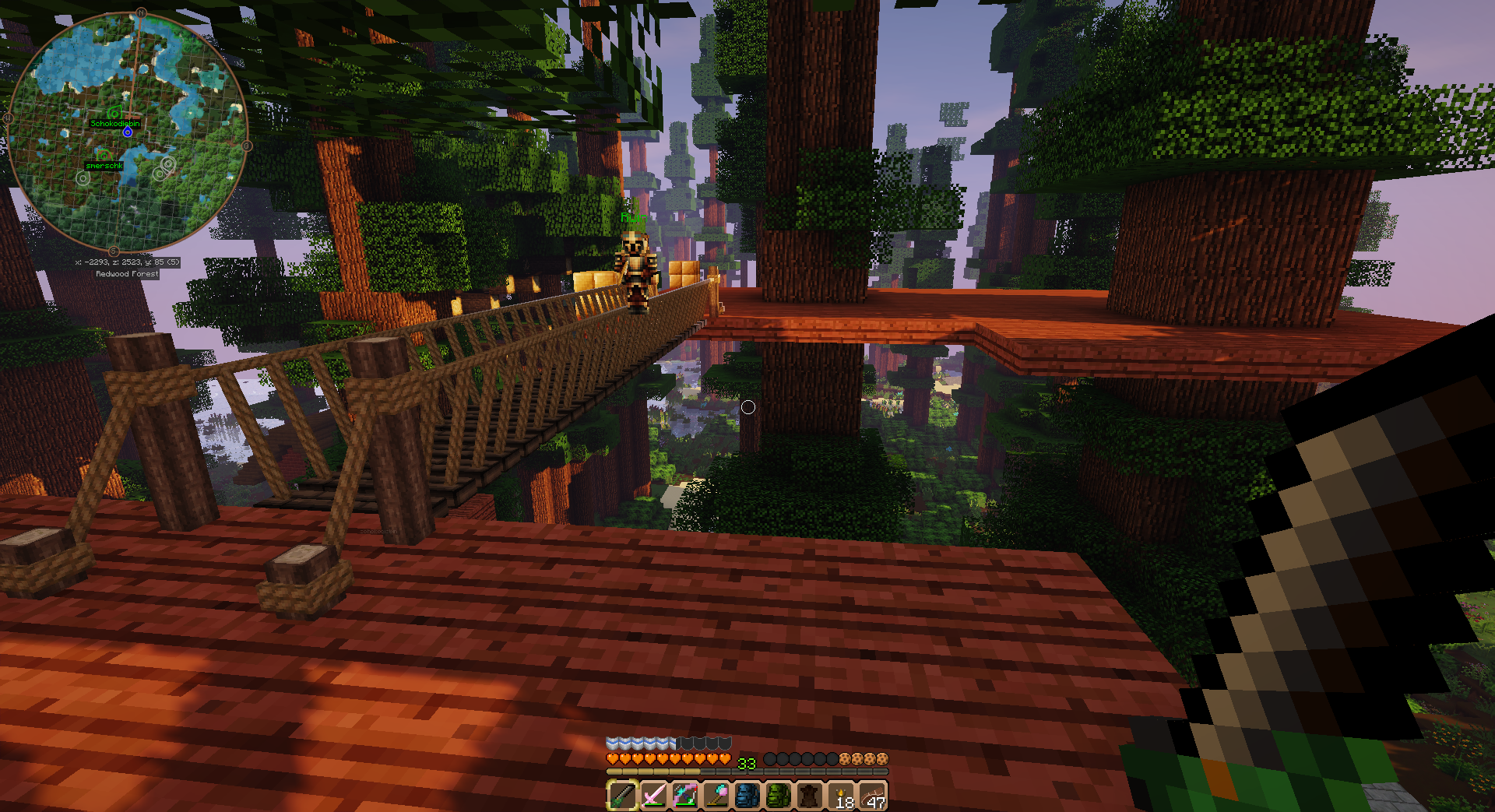Viewport: 1495px width, 812px height.
Task: Select the cooked meat stack of 47
Action: [873, 796]
